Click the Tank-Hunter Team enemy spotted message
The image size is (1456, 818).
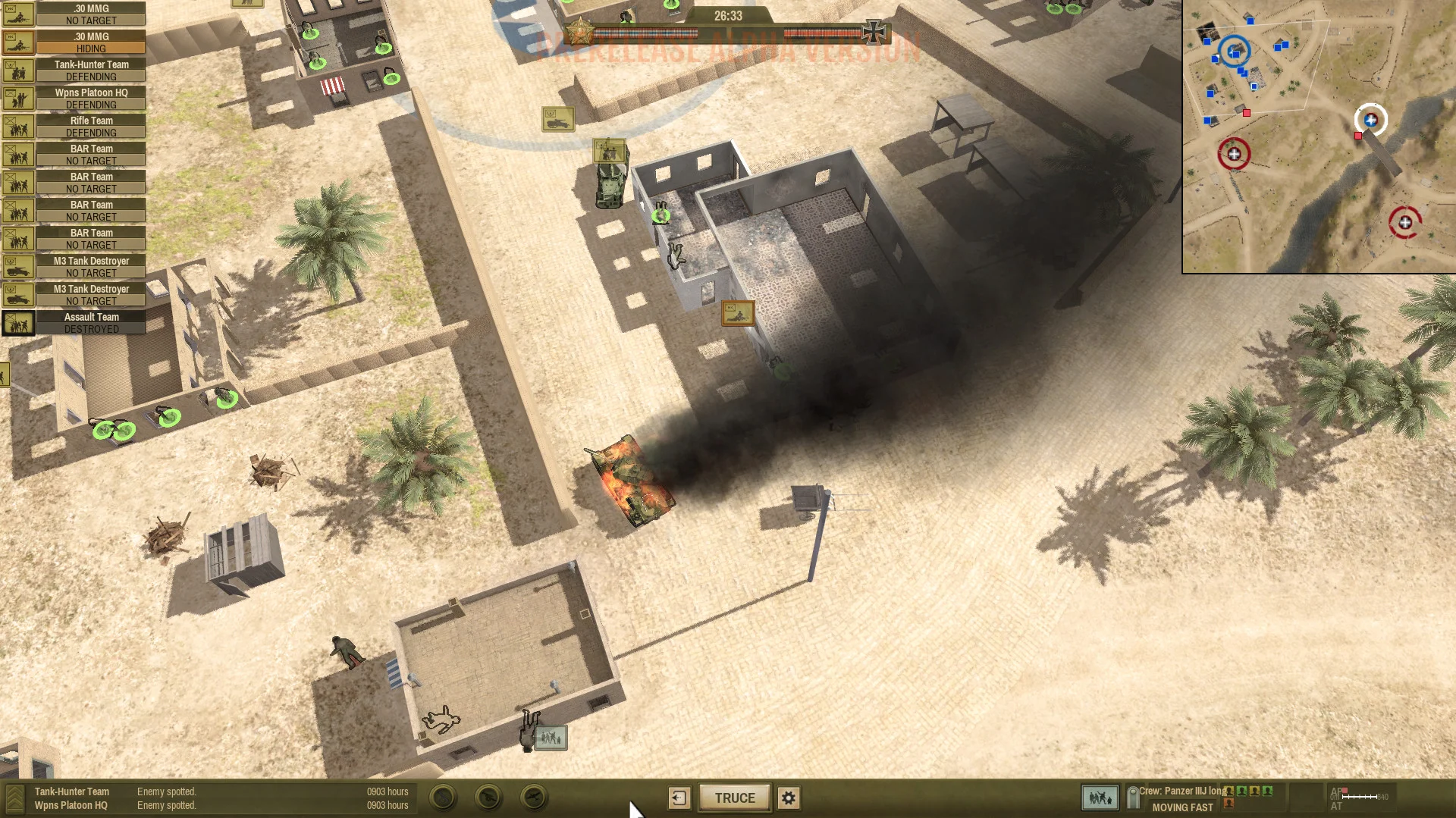point(166,791)
